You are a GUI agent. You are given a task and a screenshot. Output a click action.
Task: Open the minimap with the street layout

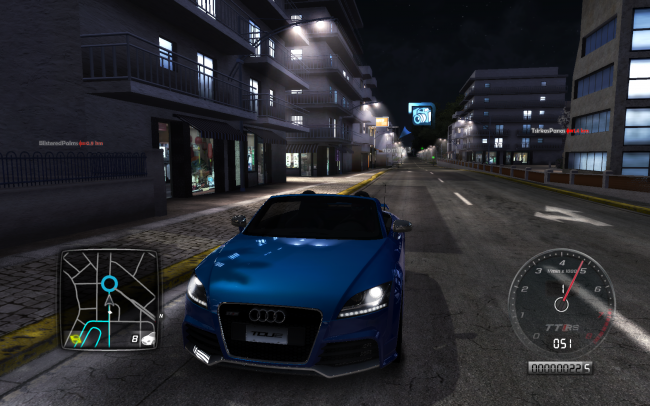coord(109,299)
